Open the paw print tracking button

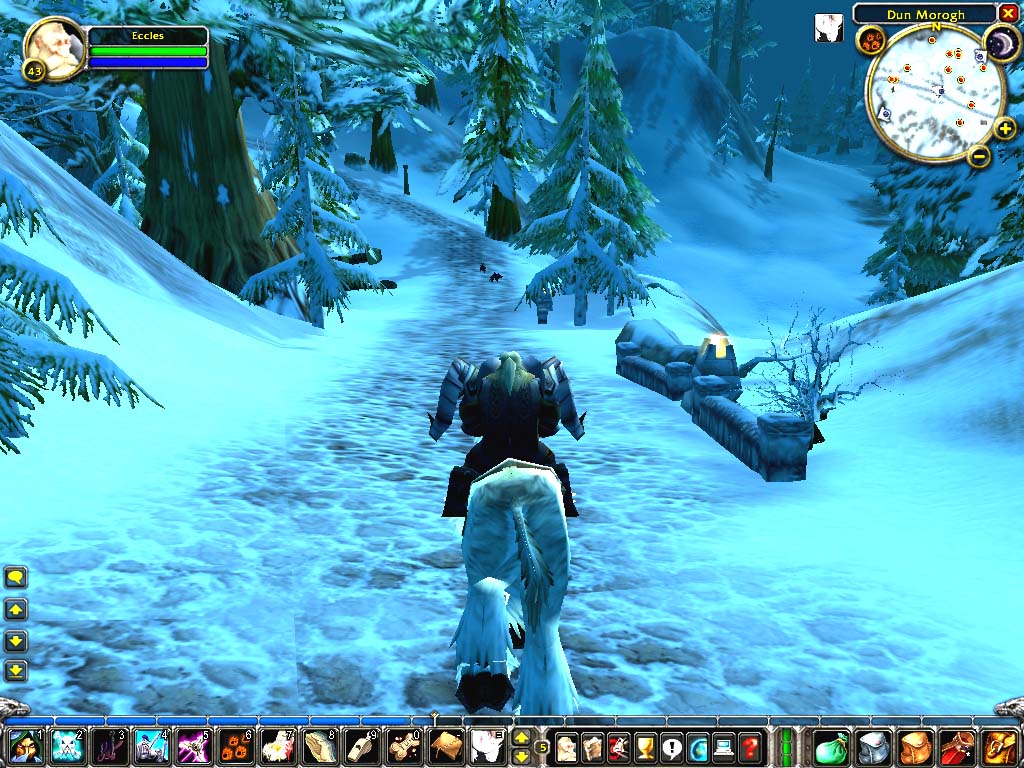(x=869, y=41)
